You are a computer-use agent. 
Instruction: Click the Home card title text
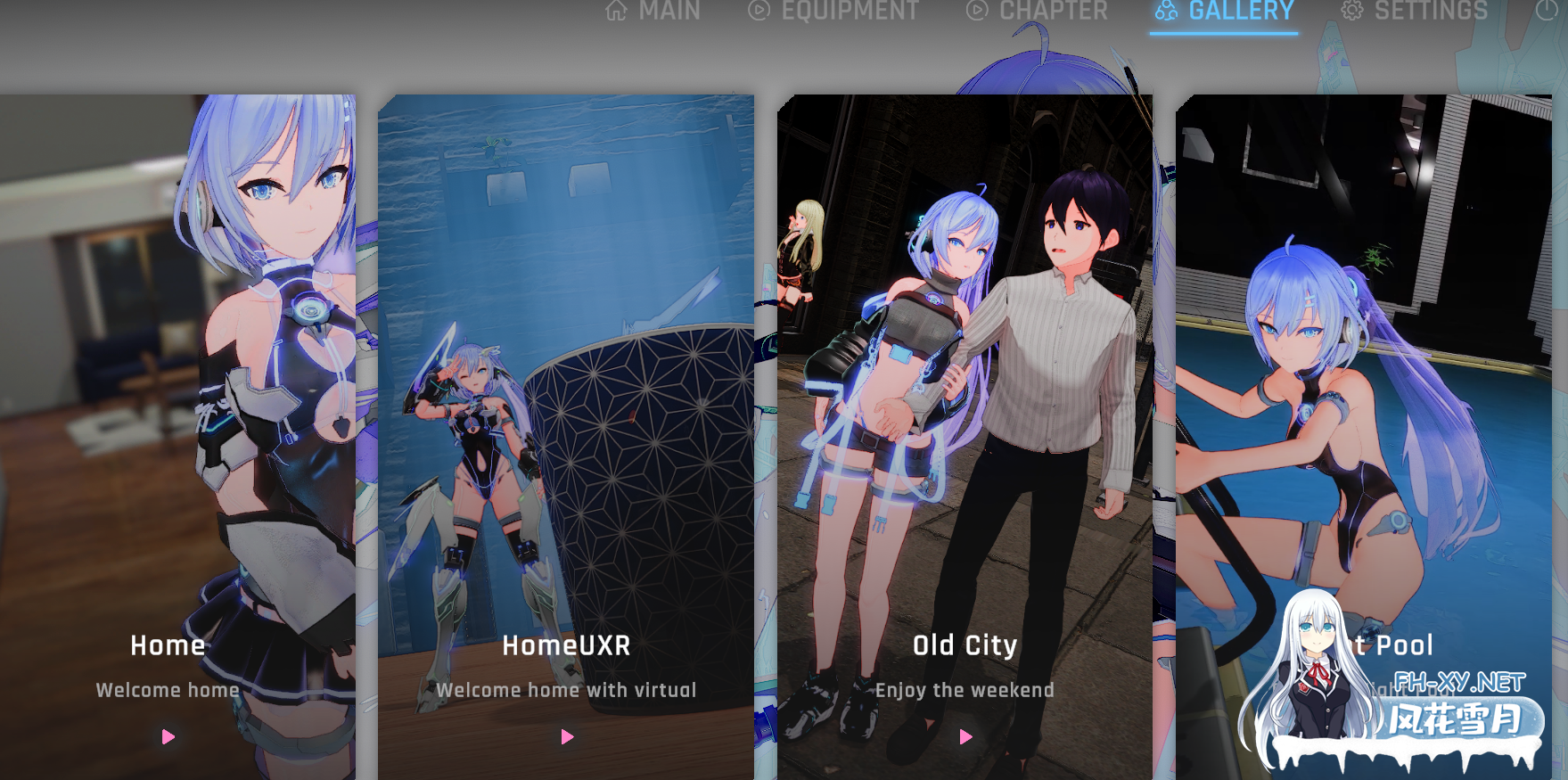point(166,645)
